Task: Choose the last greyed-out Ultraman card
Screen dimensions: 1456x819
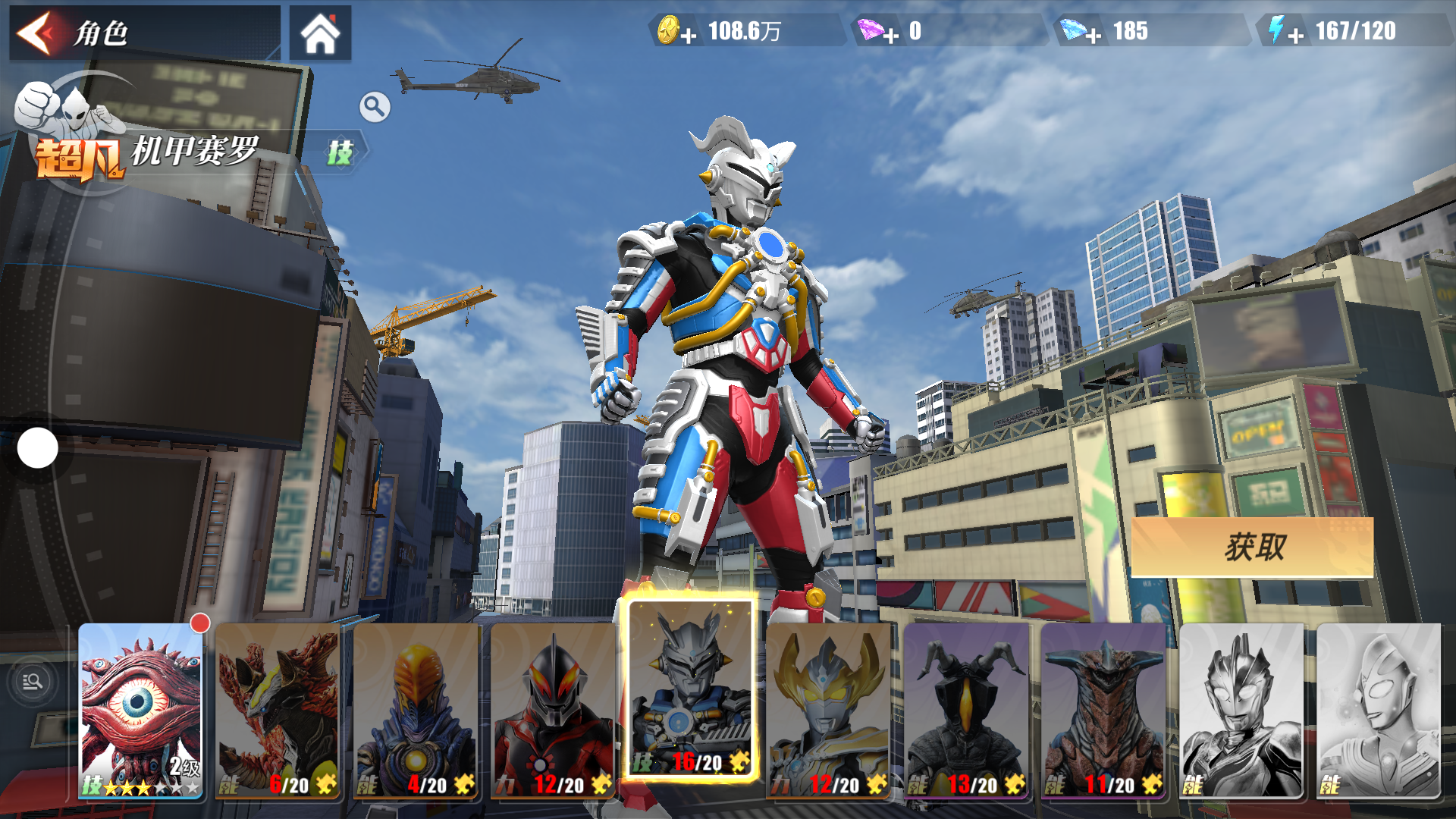Action: [x=1379, y=711]
